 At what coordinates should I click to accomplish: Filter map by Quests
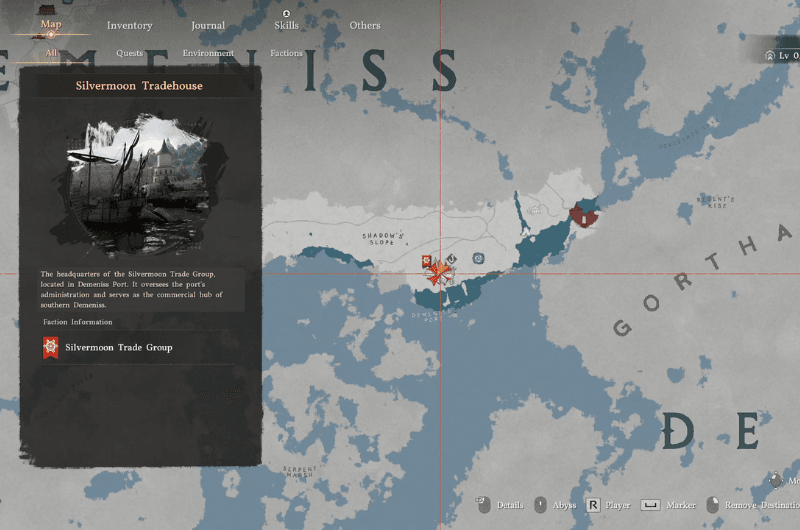(129, 53)
